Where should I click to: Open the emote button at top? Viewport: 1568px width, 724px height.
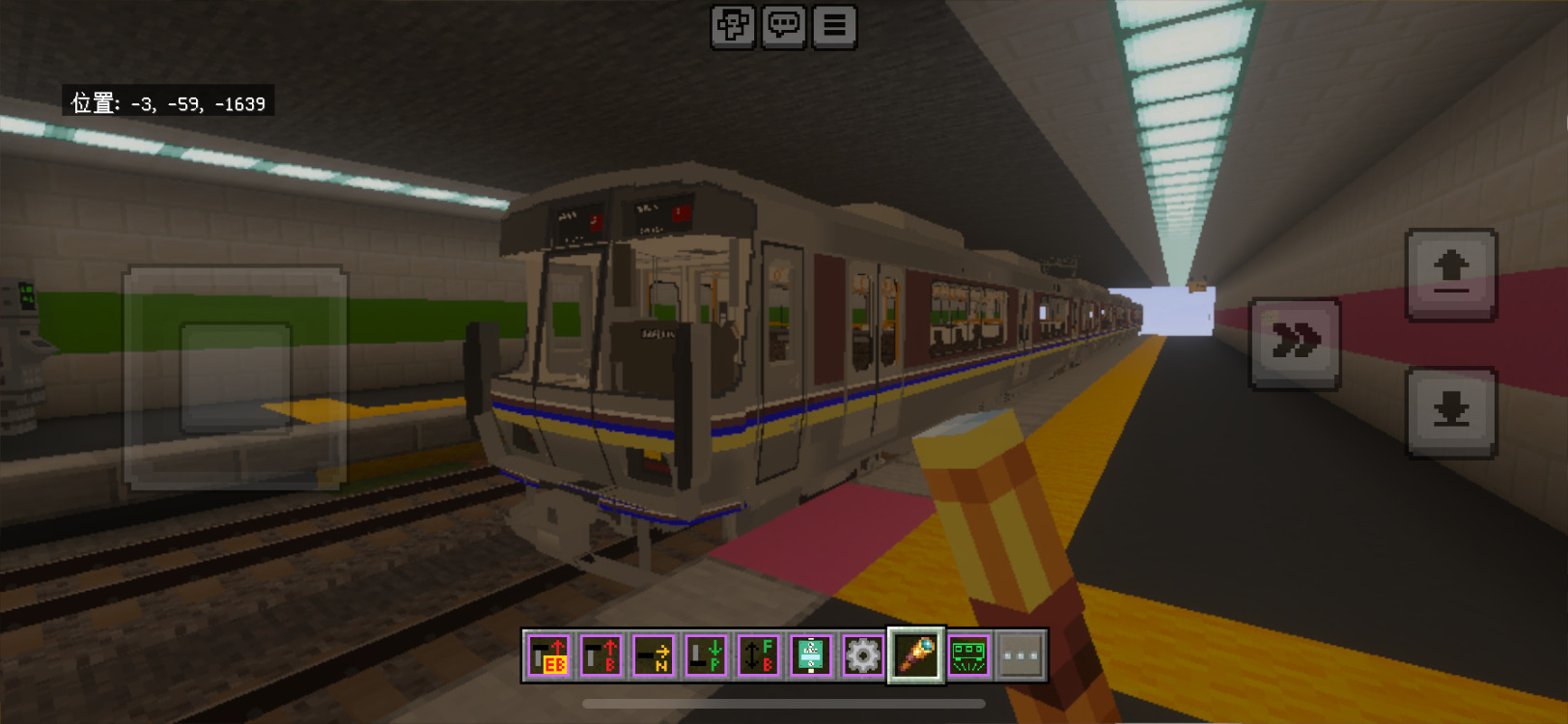[733, 26]
